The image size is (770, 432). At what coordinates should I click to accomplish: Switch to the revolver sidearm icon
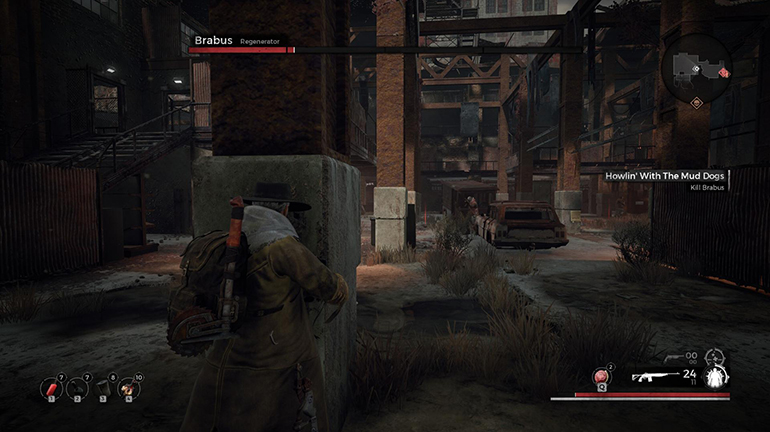(673, 355)
